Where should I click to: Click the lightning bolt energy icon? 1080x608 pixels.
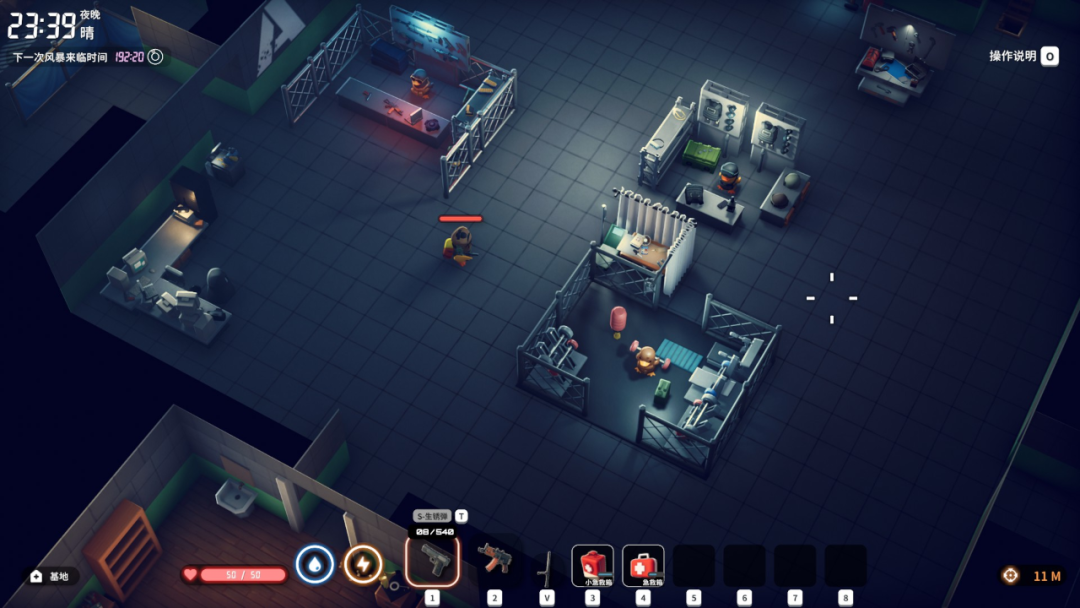pos(363,565)
